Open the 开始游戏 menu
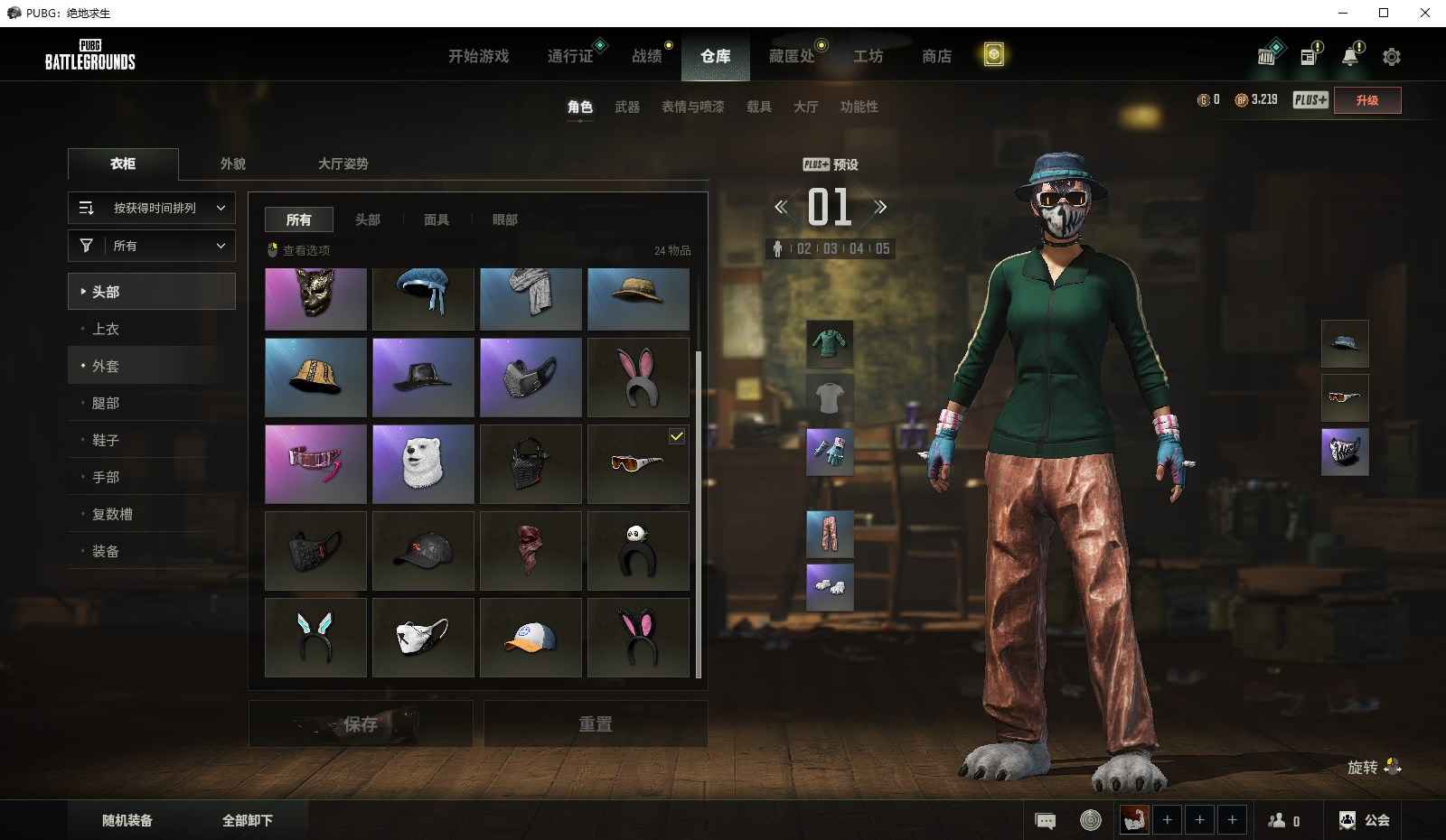Screen dimensions: 1446x840 click(478, 56)
